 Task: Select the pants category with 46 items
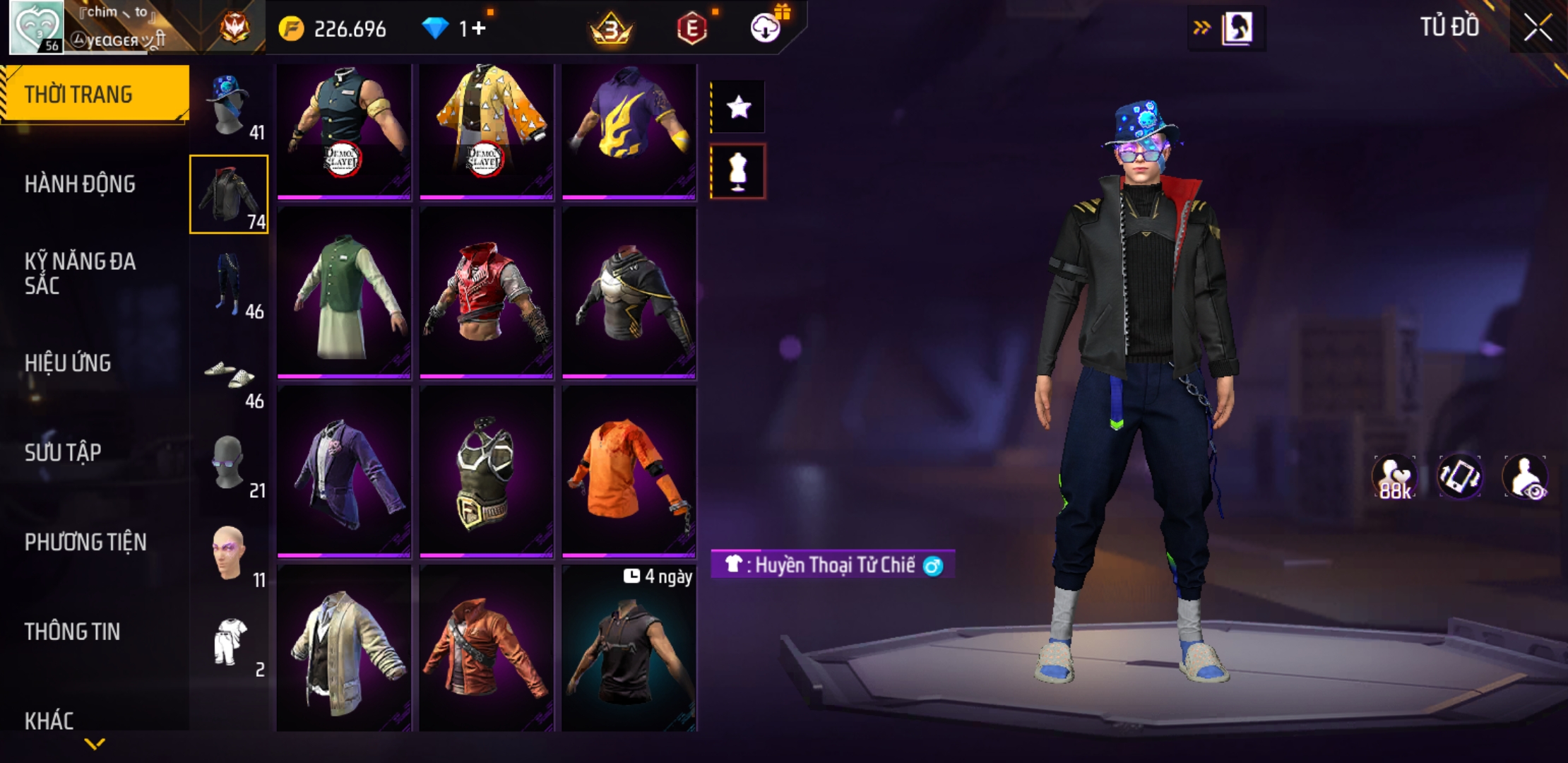(x=230, y=285)
